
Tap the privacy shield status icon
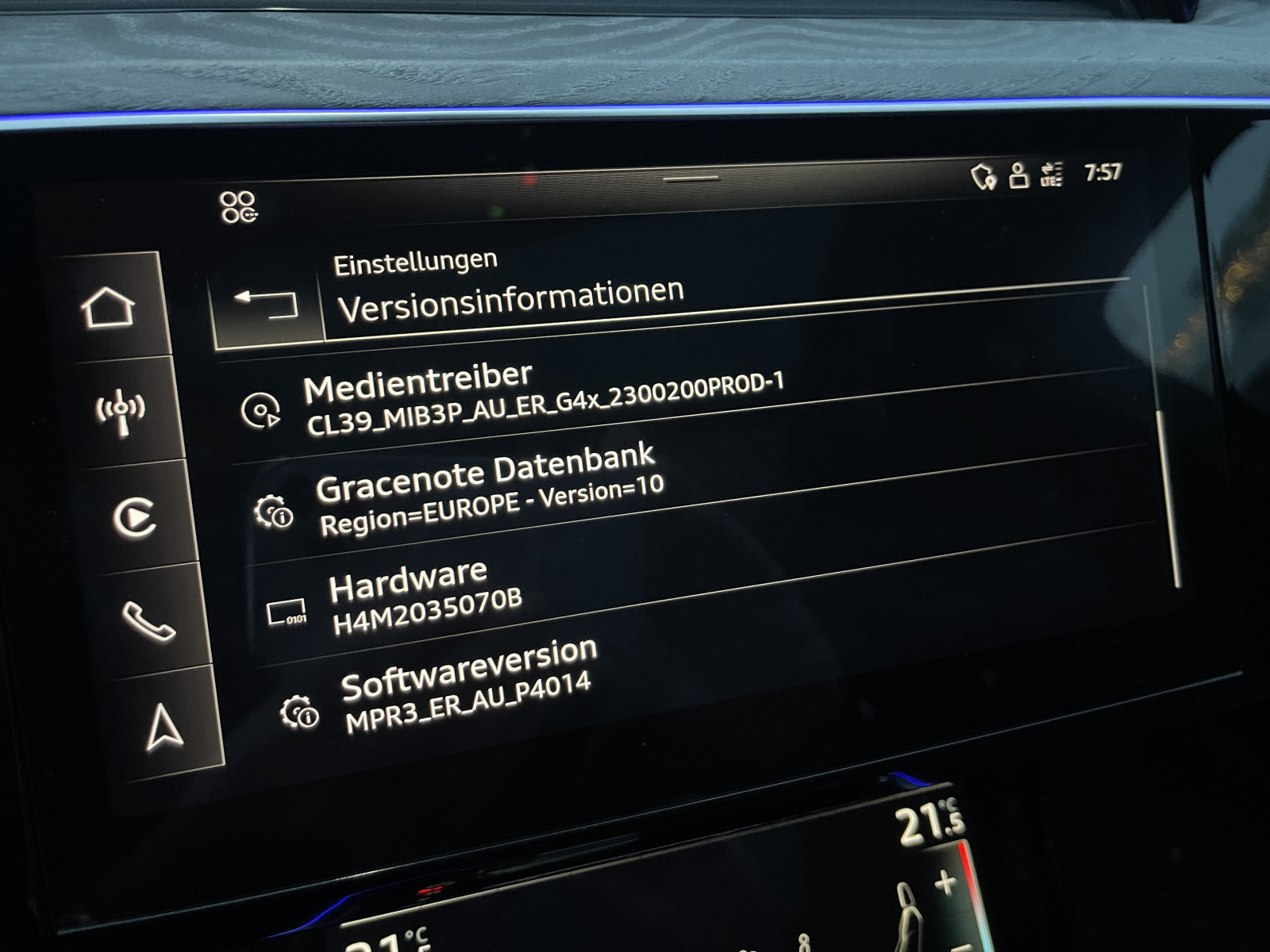point(983,176)
